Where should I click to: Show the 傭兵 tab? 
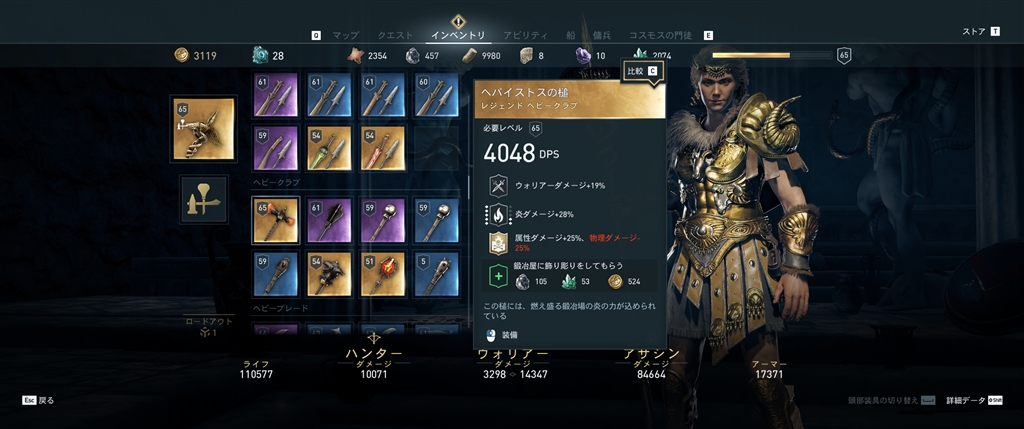602,35
